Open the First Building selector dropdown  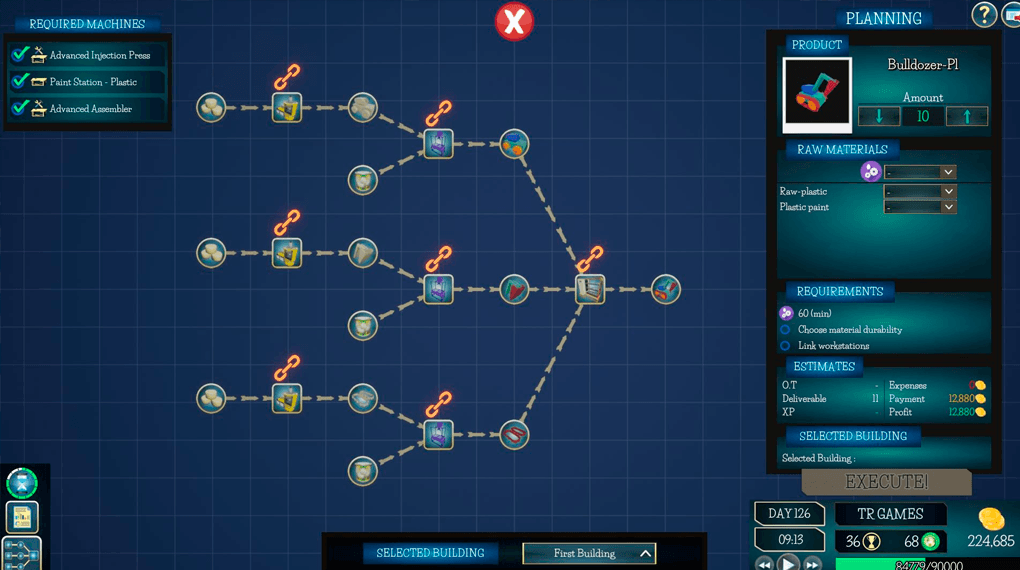pyautogui.click(x=590, y=553)
